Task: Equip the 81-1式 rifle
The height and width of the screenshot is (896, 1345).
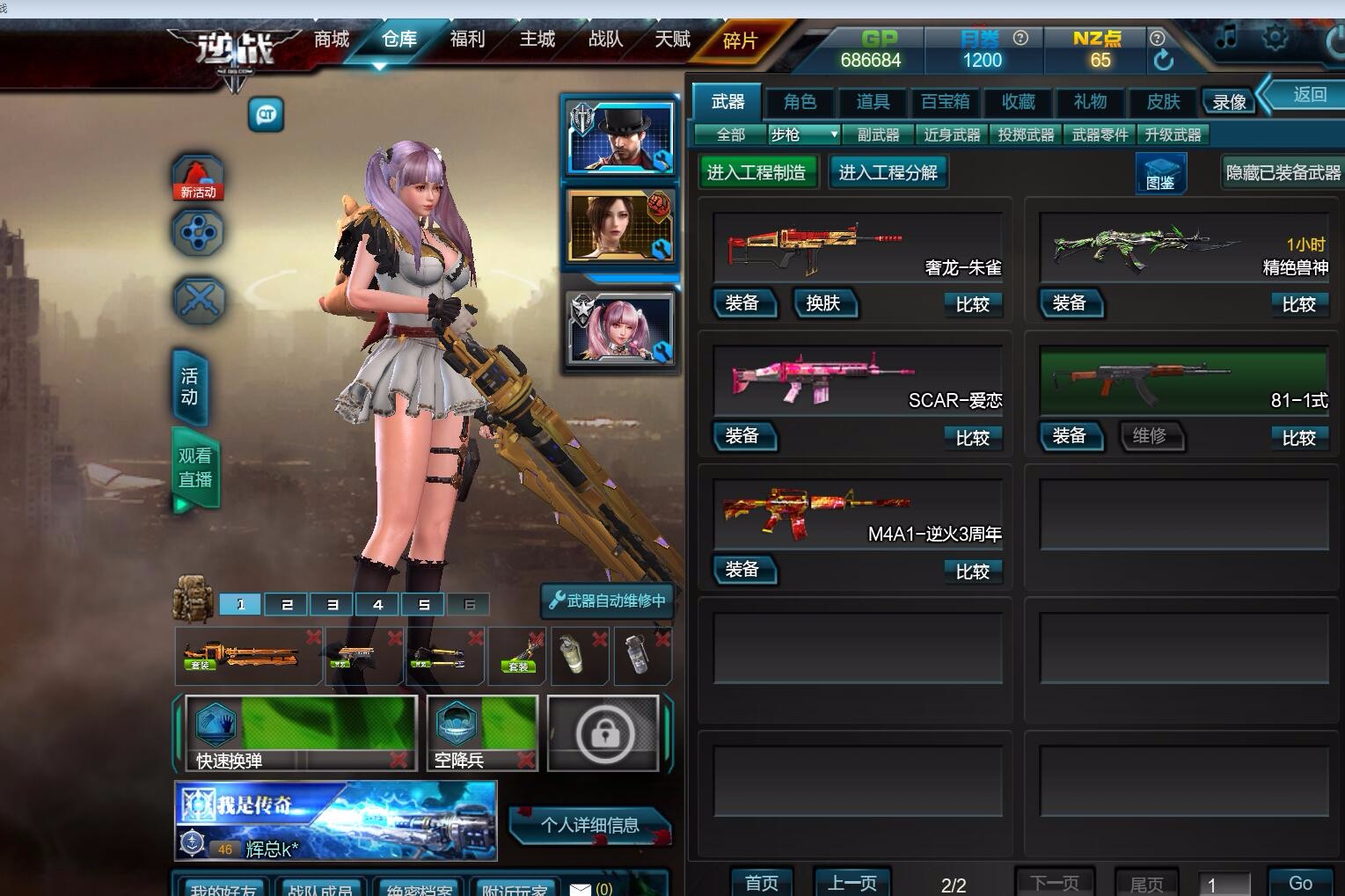Action: [1069, 436]
